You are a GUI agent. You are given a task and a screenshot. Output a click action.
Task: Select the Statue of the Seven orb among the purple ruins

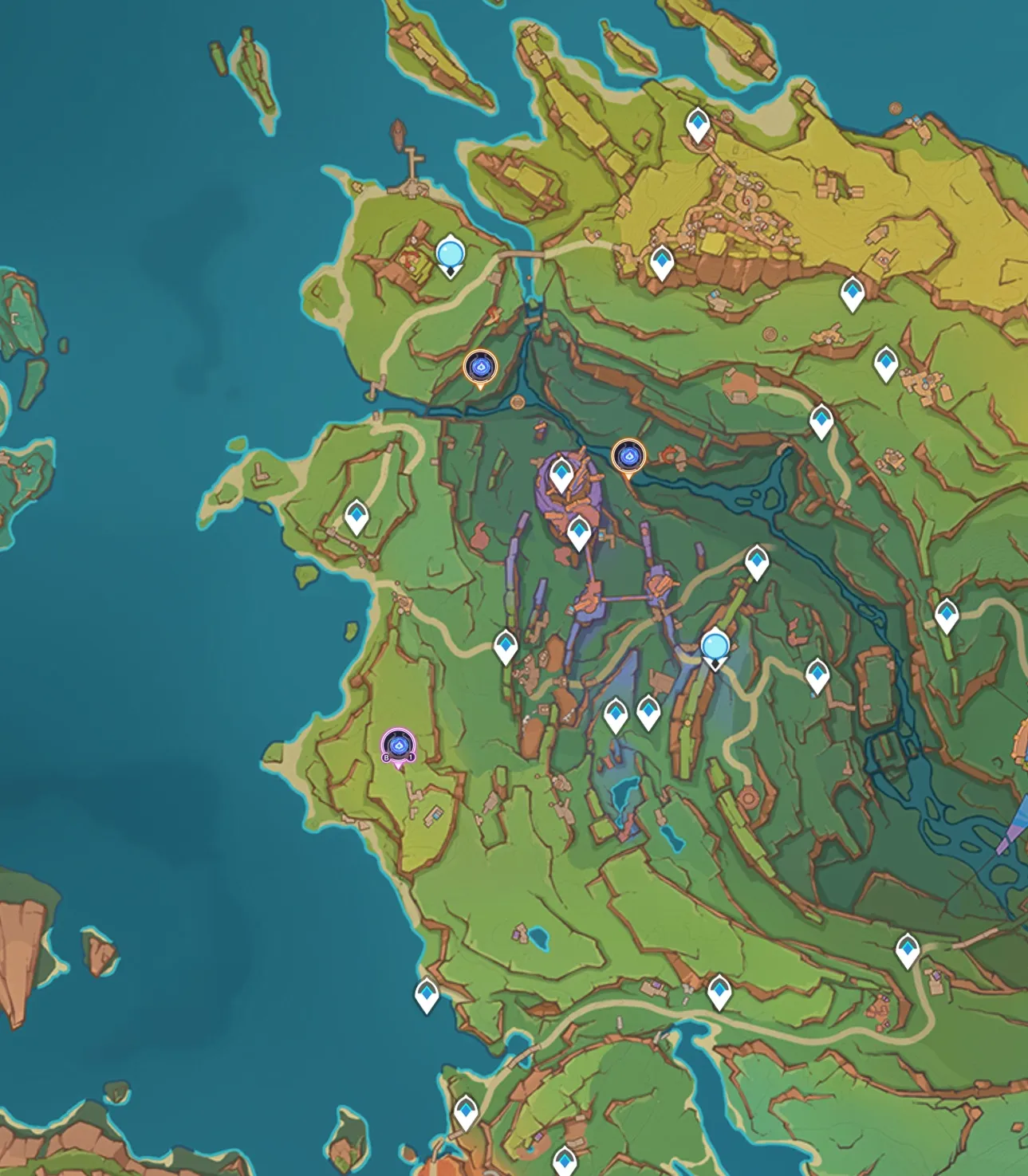coord(715,647)
